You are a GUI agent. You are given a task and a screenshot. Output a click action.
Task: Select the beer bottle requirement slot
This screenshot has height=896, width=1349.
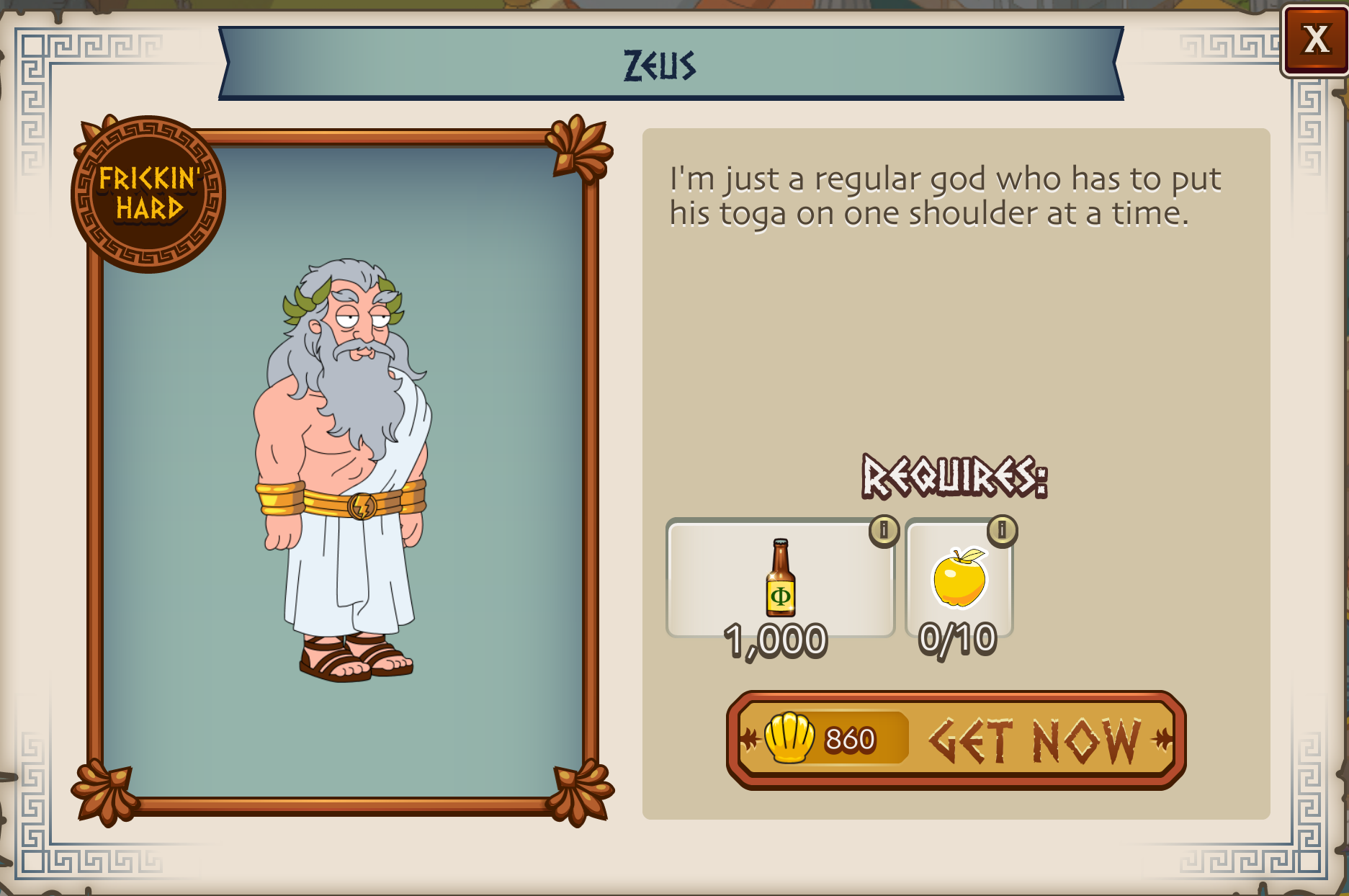click(780, 578)
